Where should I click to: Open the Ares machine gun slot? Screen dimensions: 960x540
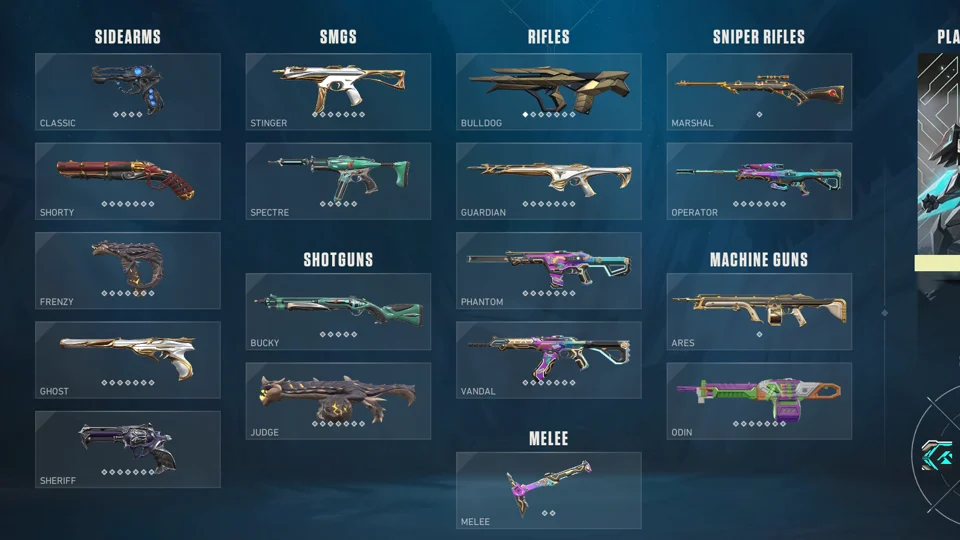(x=759, y=312)
